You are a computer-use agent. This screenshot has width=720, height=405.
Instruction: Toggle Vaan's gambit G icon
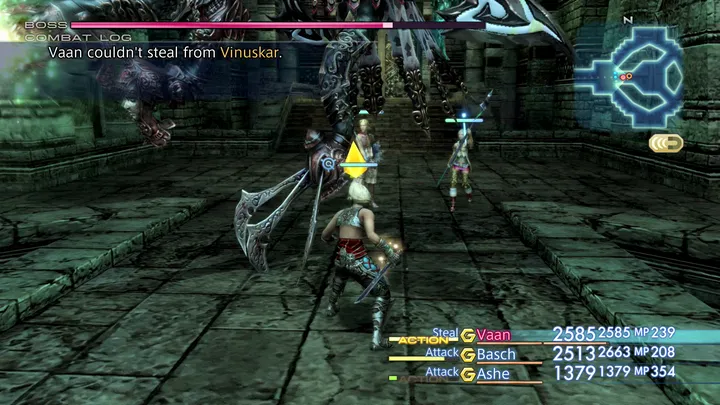[467, 334]
